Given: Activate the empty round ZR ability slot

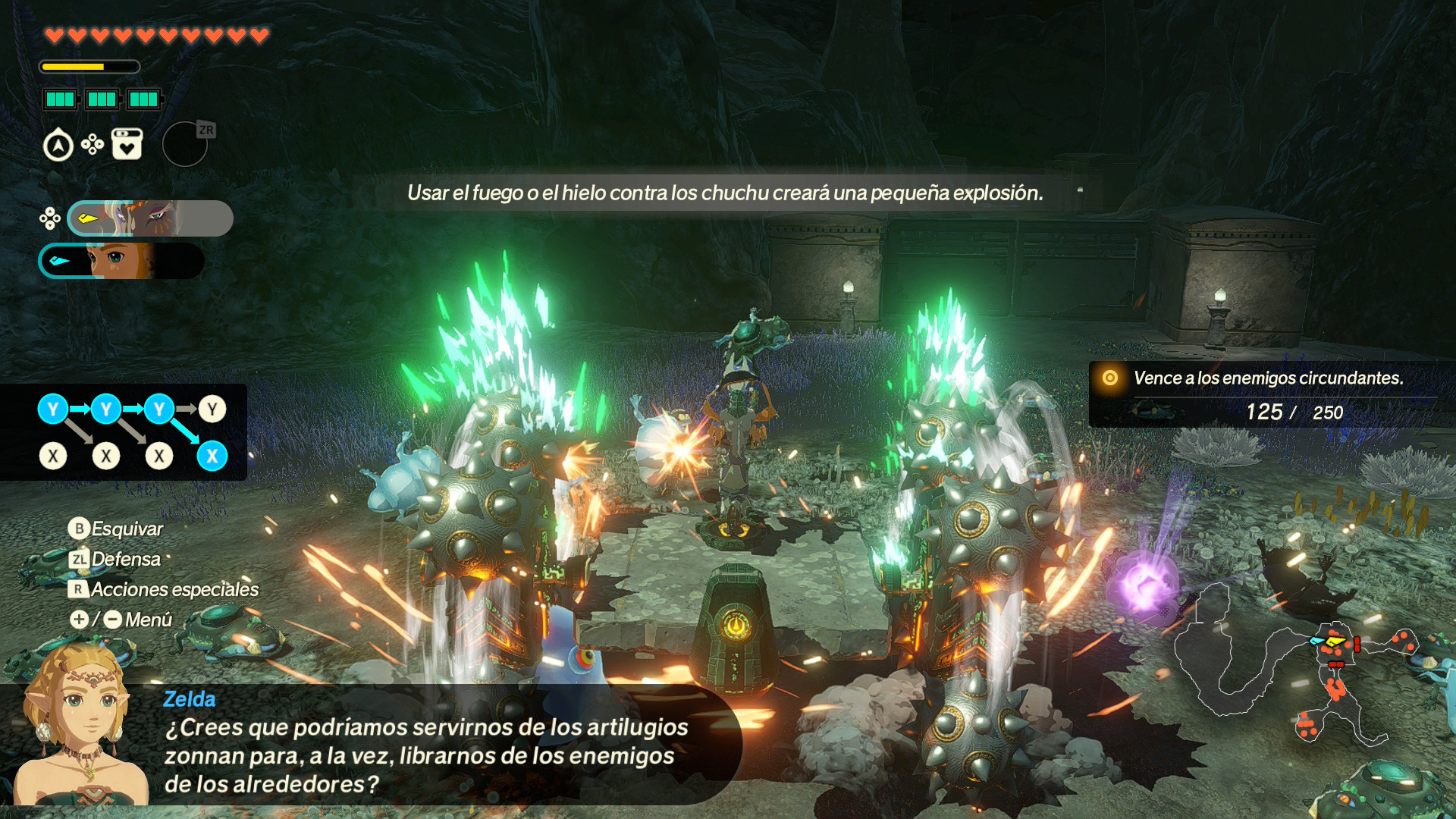Looking at the screenshot, I should click(x=185, y=144).
